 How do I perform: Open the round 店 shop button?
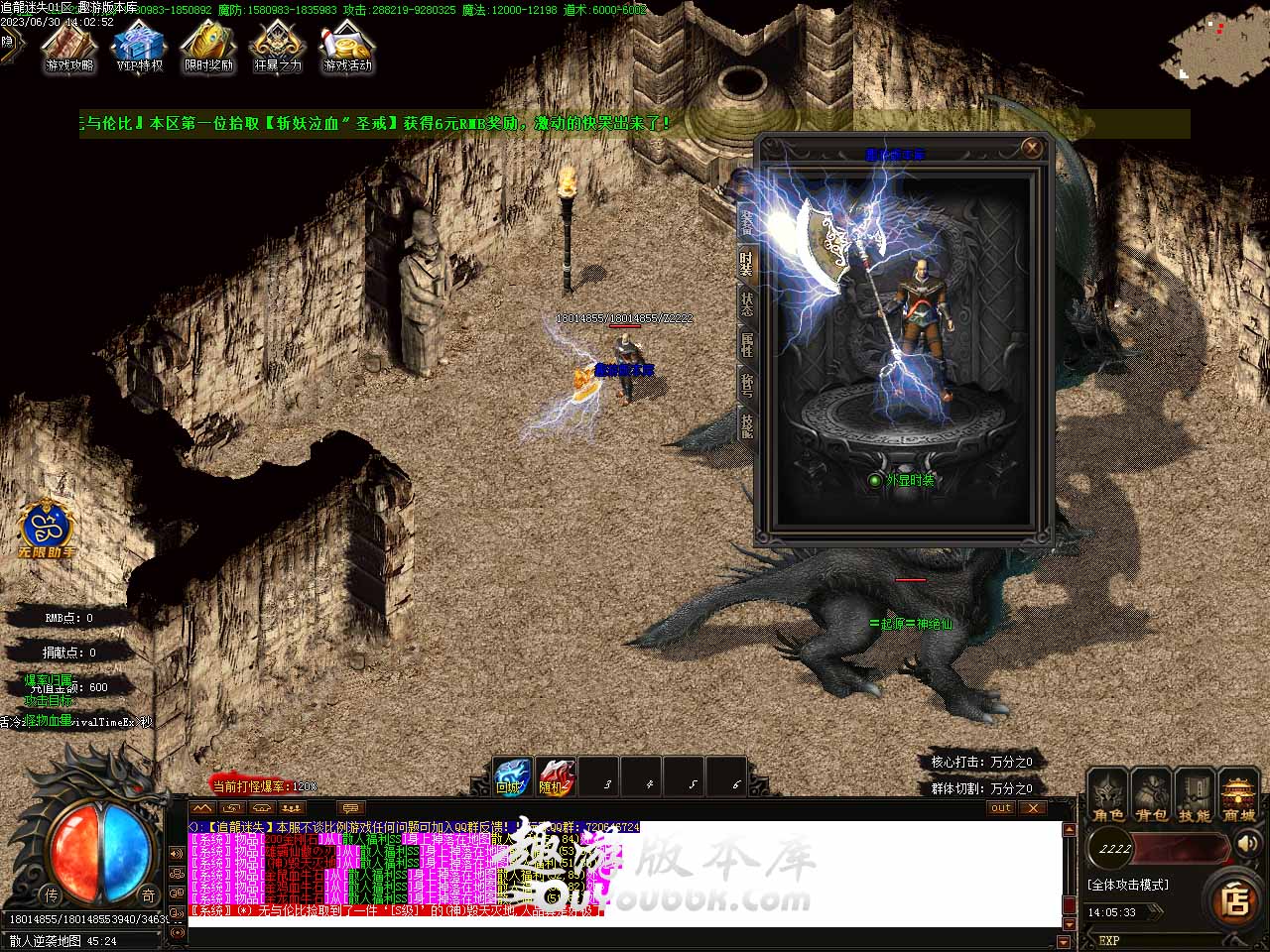tap(1235, 900)
